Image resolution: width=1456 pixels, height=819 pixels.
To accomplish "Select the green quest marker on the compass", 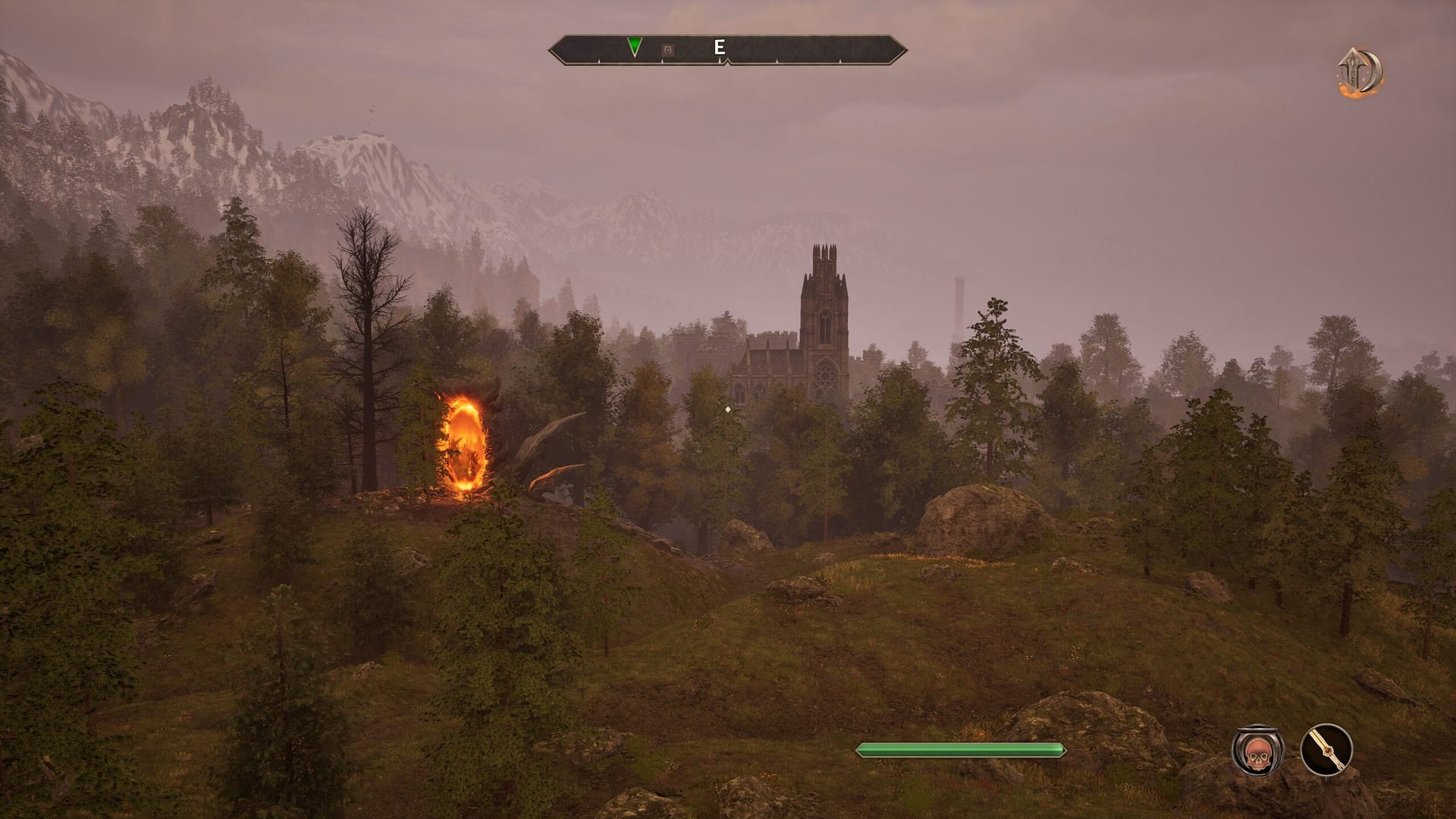I will click(x=634, y=45).
